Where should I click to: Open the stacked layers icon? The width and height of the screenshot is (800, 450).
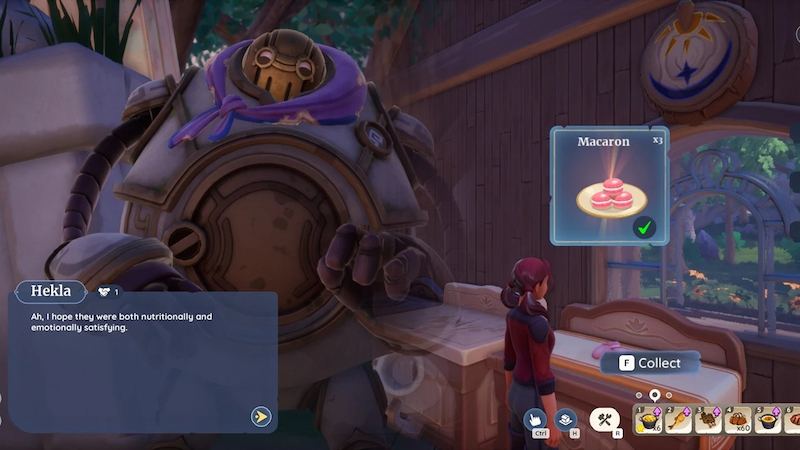point(566,419)
